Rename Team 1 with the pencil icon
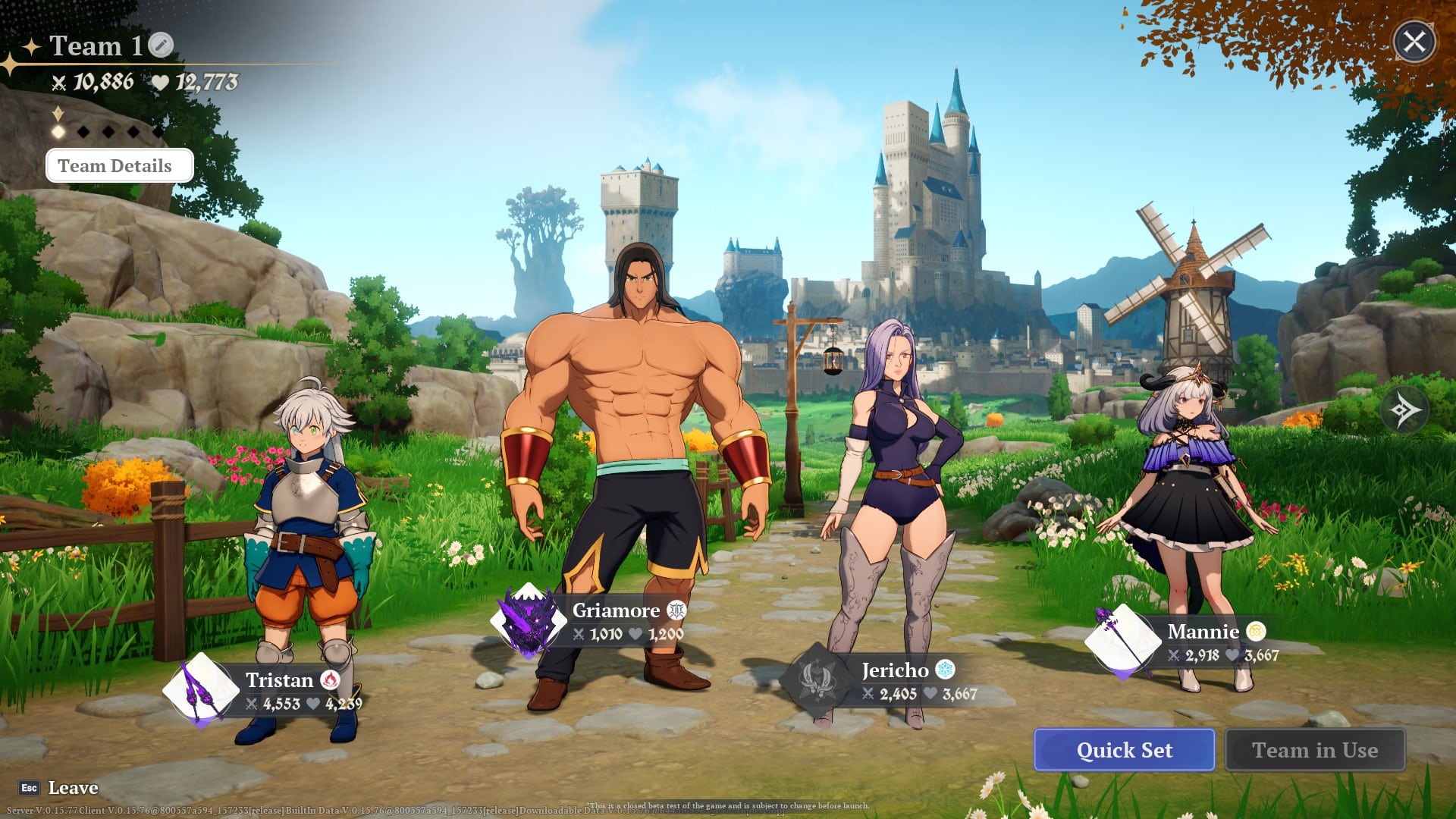 tap(161, 45)
